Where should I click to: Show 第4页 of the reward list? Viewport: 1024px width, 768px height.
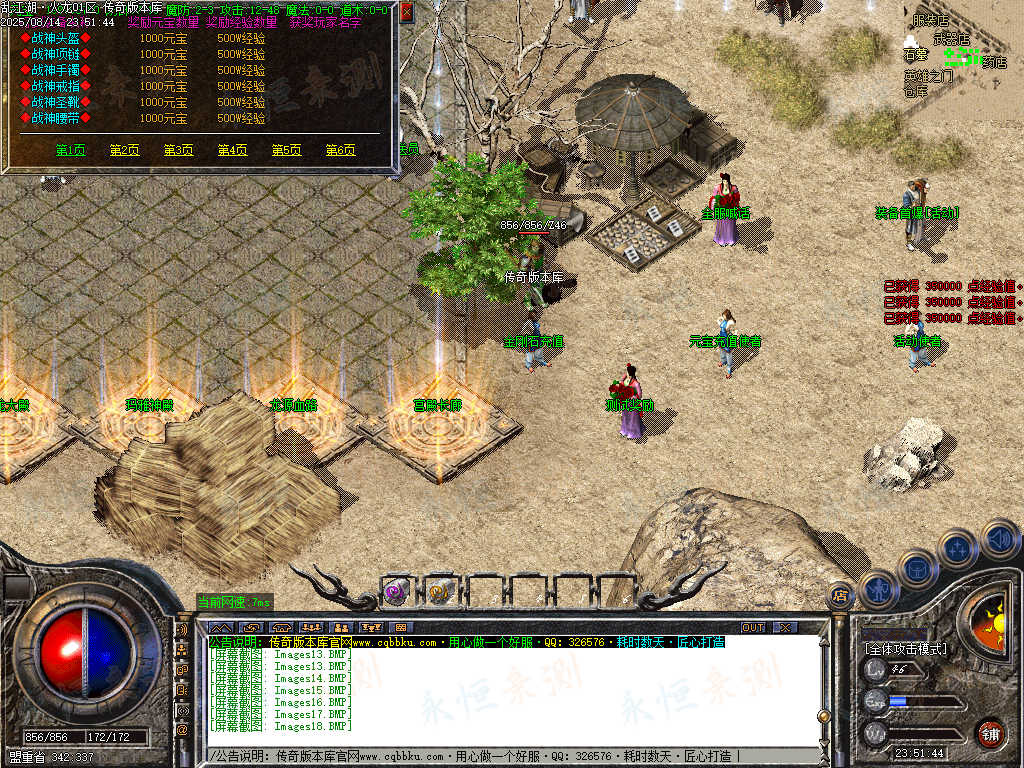click(x=232, y=150)
